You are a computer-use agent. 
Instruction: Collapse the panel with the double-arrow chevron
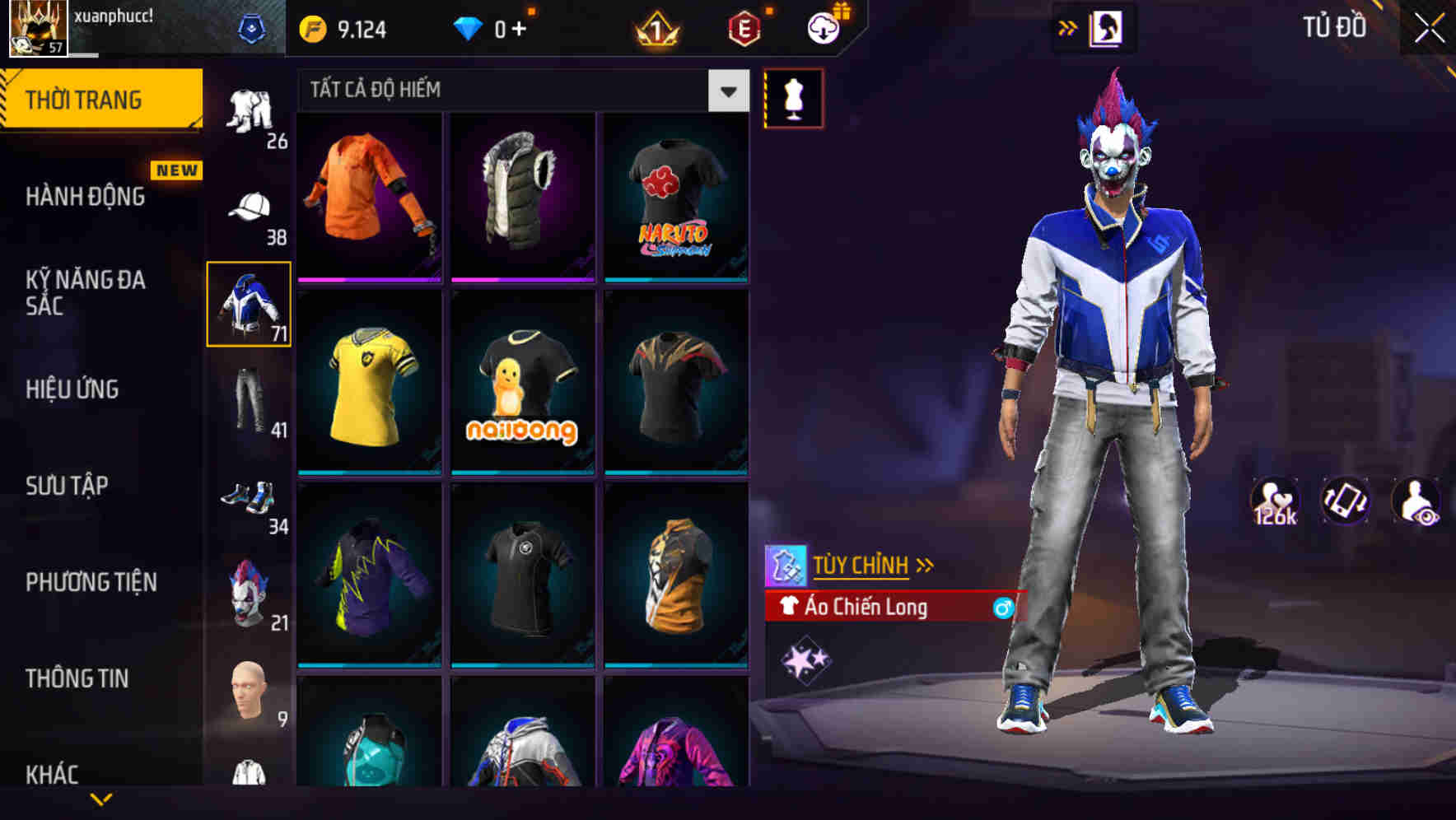click(1068, 27)
